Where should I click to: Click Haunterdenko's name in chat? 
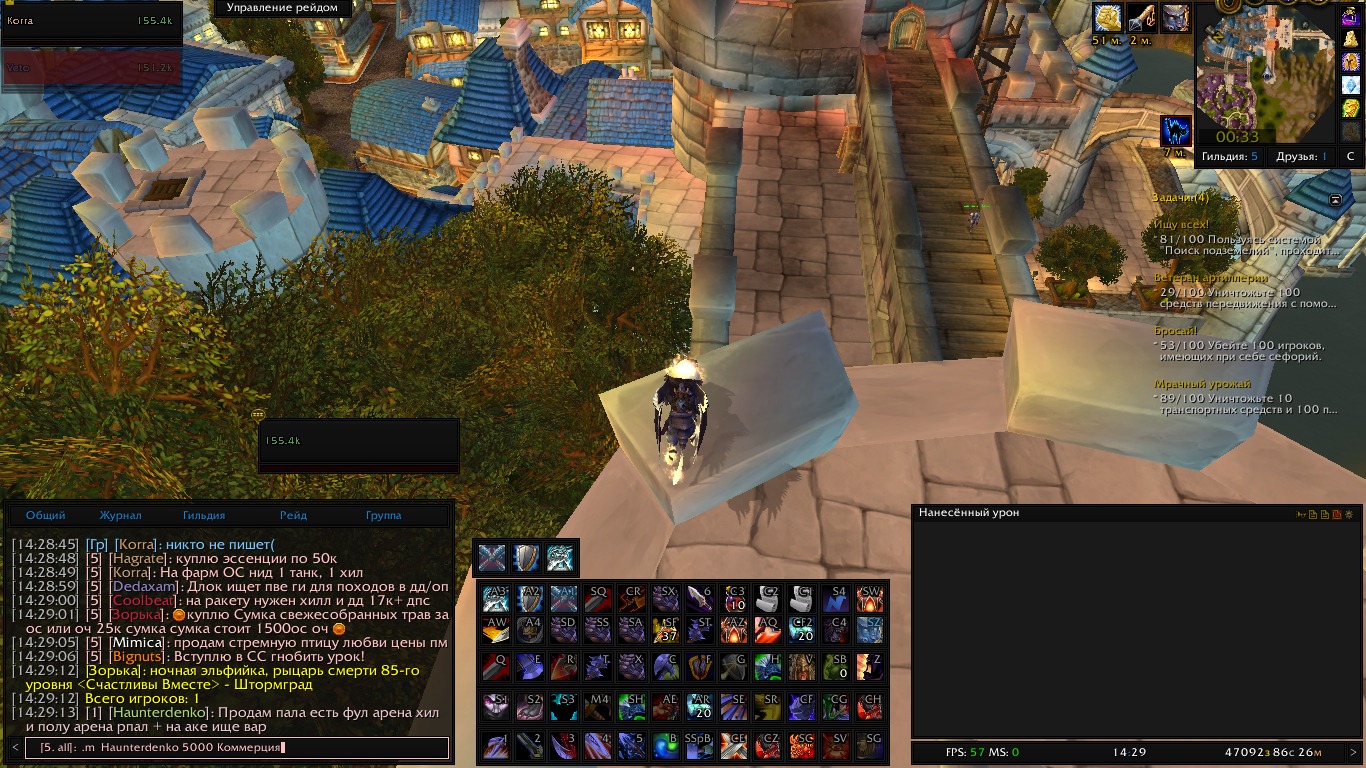pos(159,713)
